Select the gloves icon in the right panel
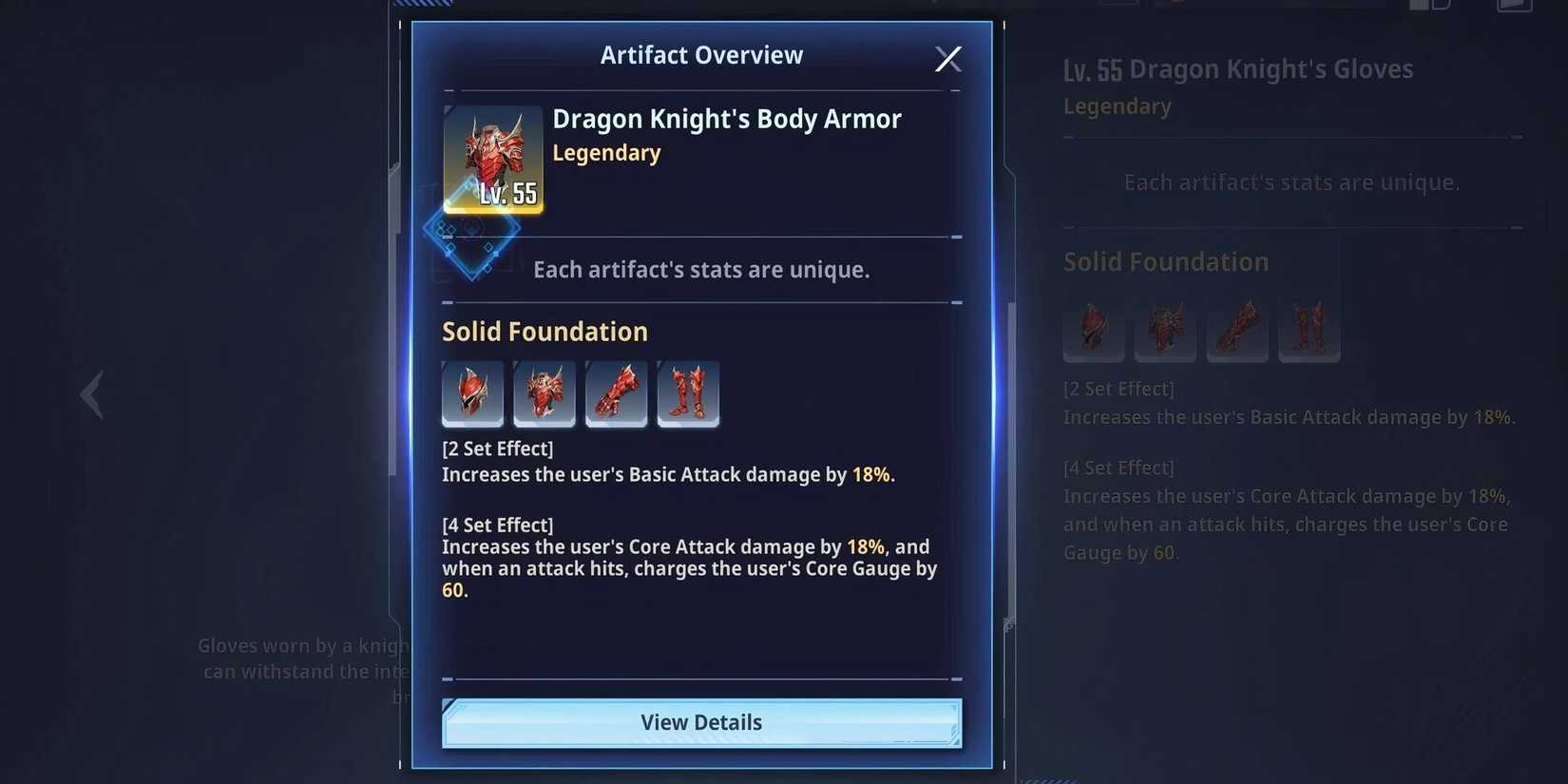Viewport: 1568px width, 784px height. [x=1236, y=330]
